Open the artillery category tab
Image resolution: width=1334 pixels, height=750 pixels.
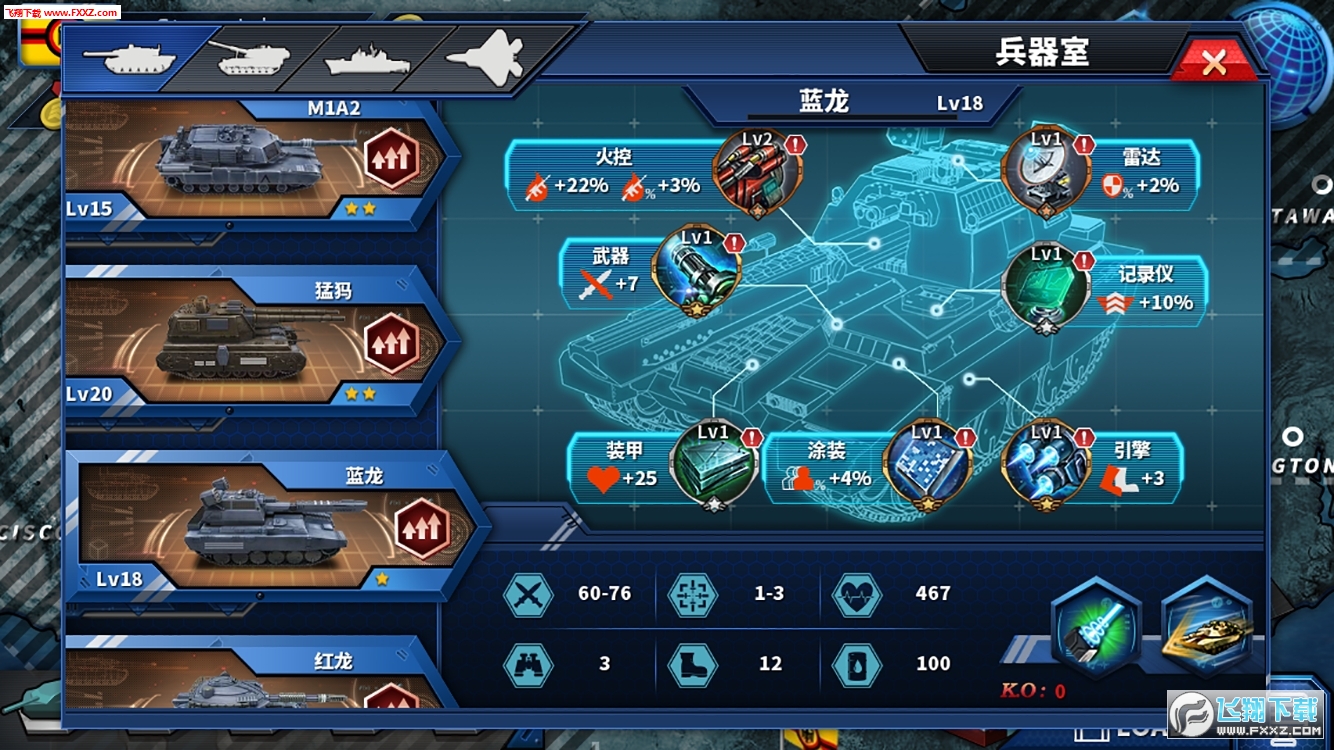point(249,57)
